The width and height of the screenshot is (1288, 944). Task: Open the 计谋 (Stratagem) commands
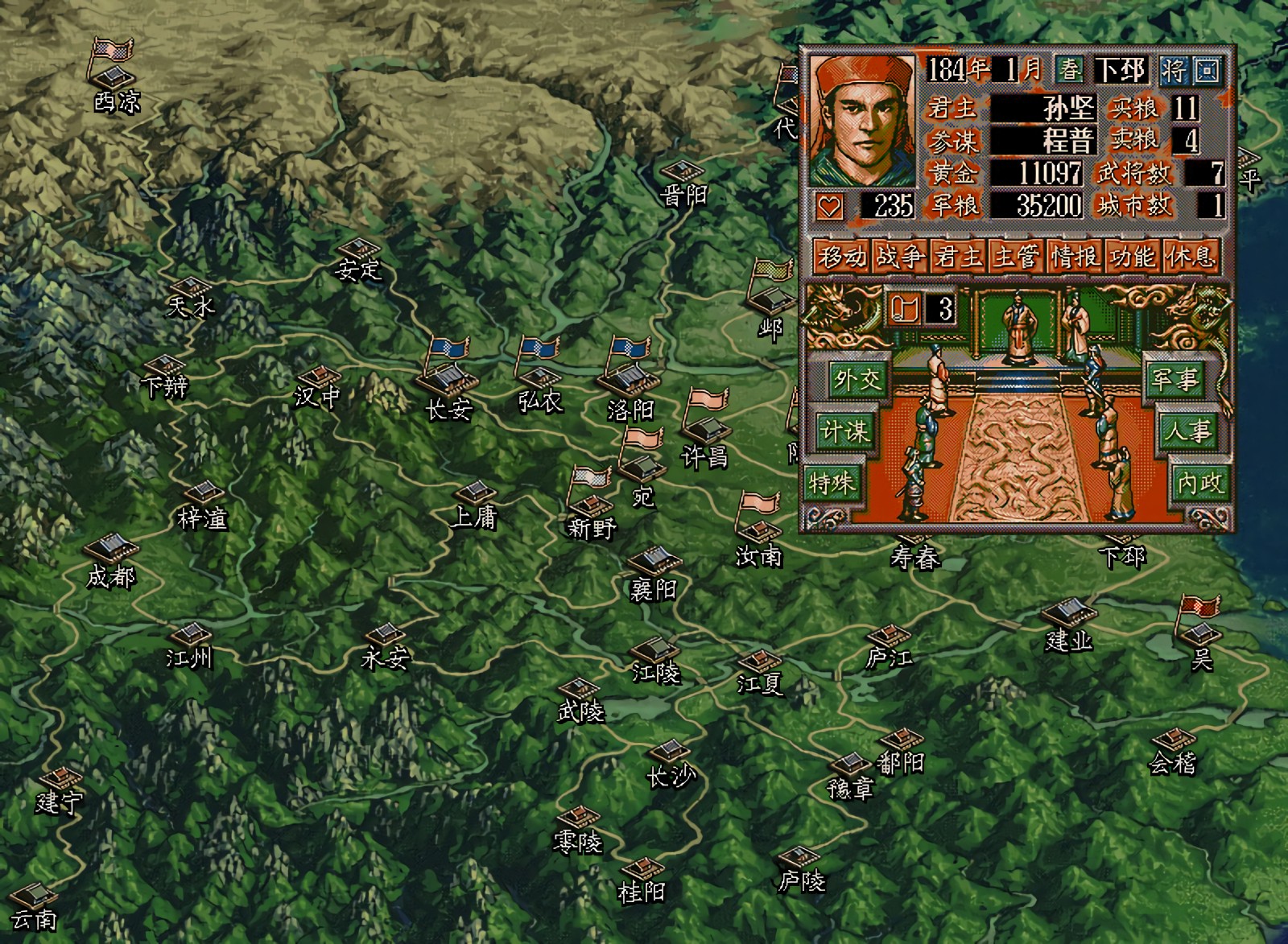click(844, 432)
